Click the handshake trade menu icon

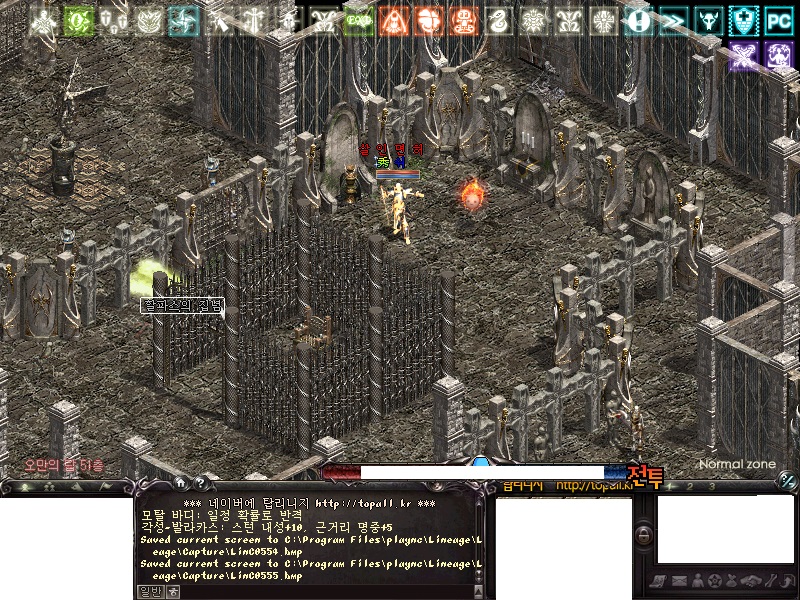pyautogui.click(x=751, y=581)
